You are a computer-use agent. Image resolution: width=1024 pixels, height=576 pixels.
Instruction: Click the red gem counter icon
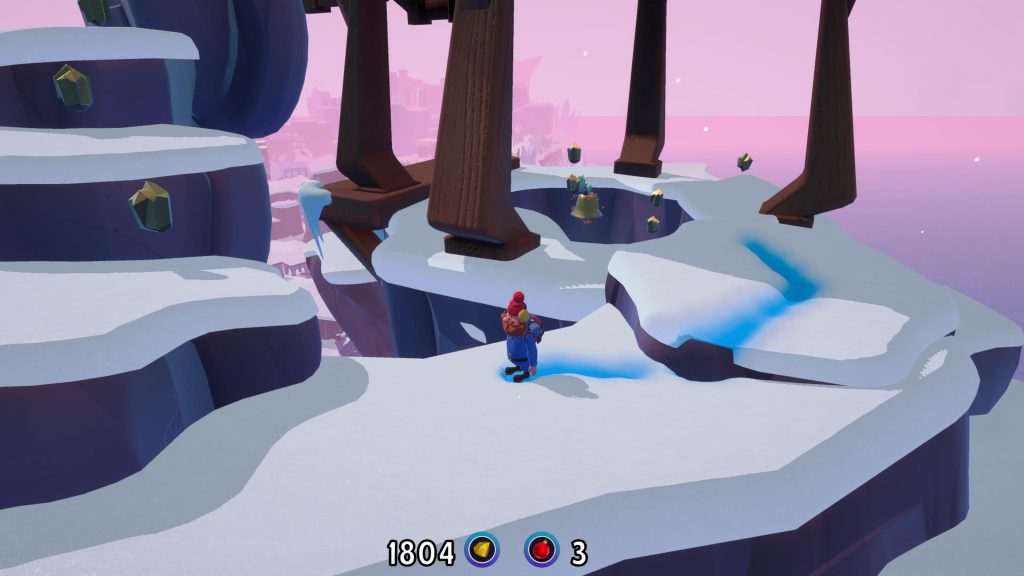click(542, 549)
